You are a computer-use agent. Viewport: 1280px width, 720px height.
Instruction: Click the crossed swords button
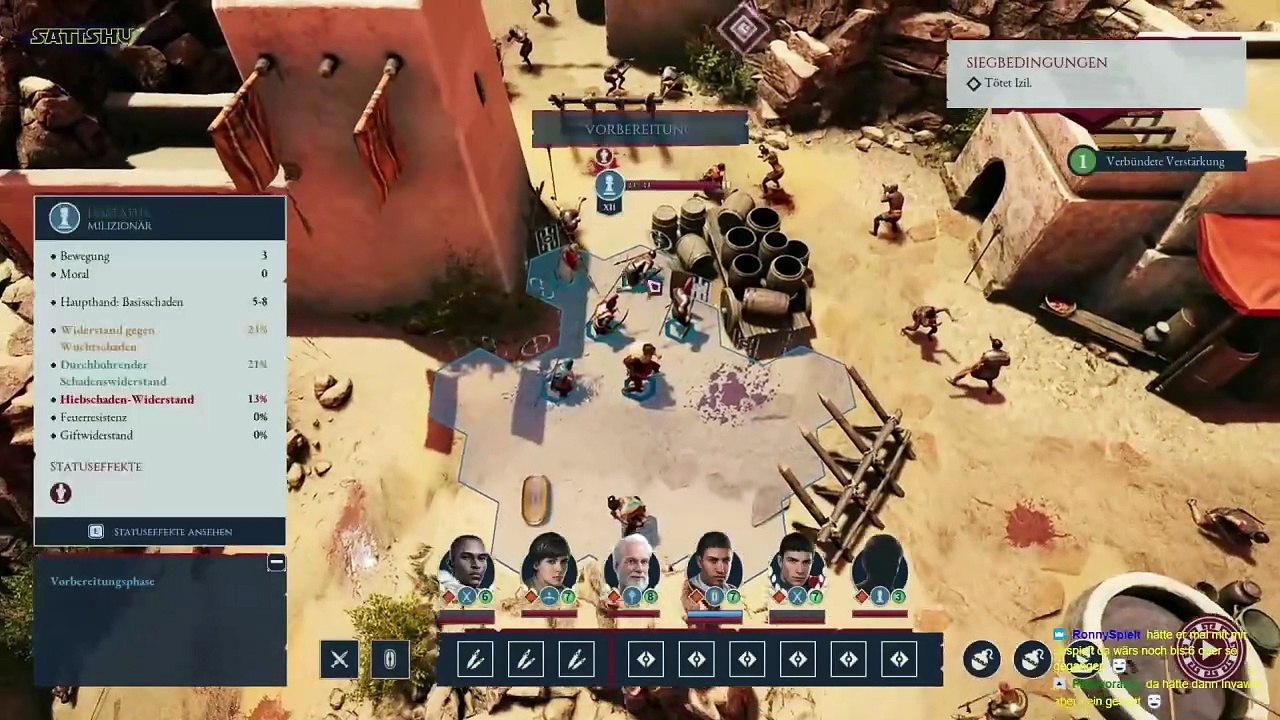click(339, 659)
